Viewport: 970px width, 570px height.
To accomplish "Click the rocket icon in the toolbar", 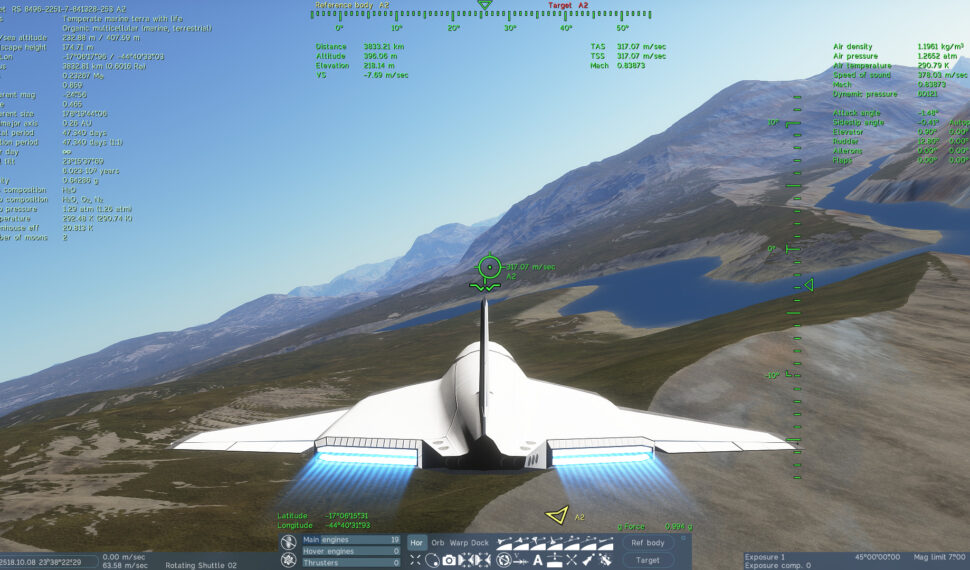I will click(589, 560).
